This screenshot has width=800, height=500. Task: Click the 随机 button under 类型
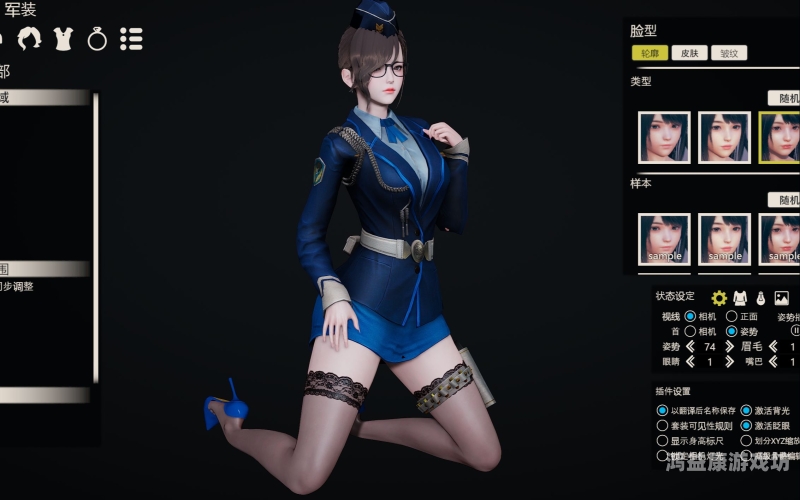click(785, 98)
